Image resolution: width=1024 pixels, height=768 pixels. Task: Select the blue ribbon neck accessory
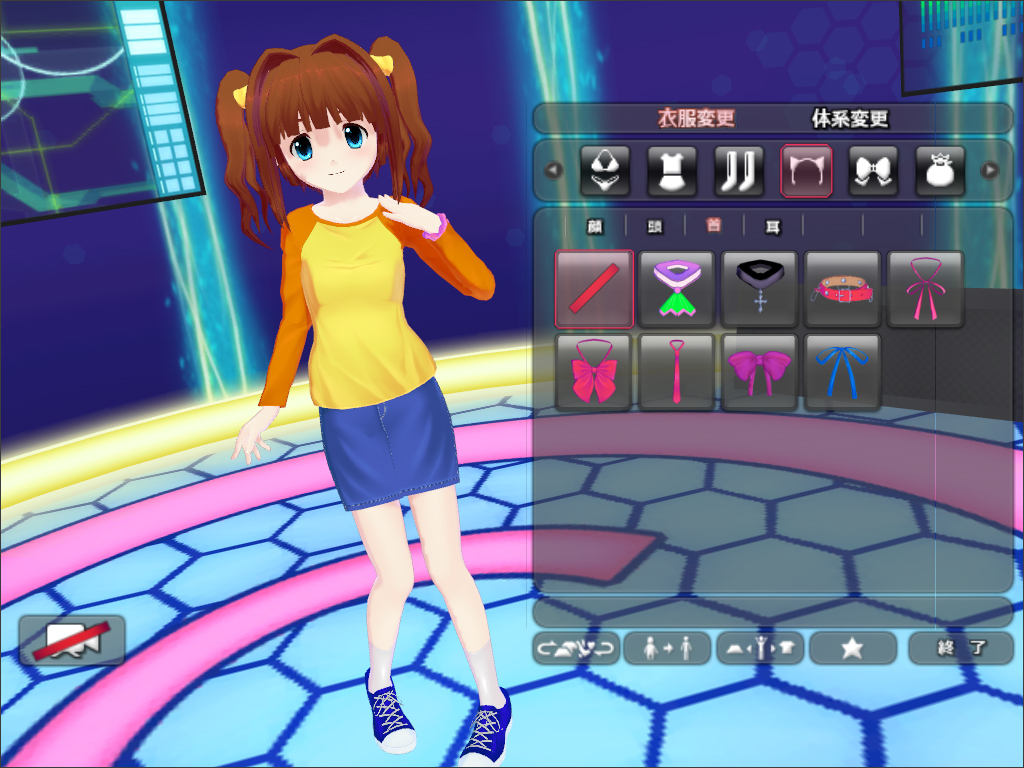[x=843, y=372]
